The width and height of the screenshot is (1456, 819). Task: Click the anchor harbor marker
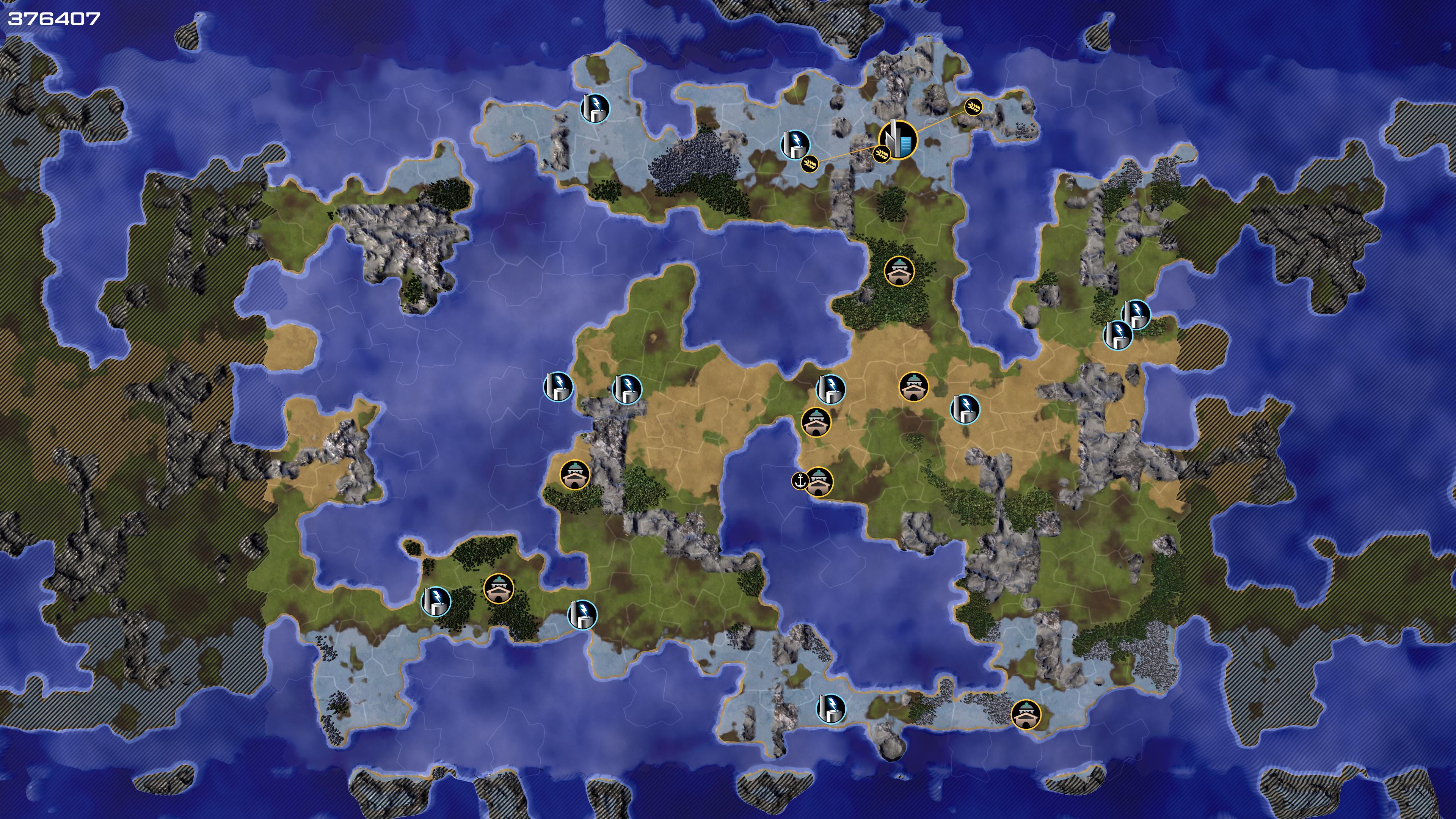click(x=799, y=480)
